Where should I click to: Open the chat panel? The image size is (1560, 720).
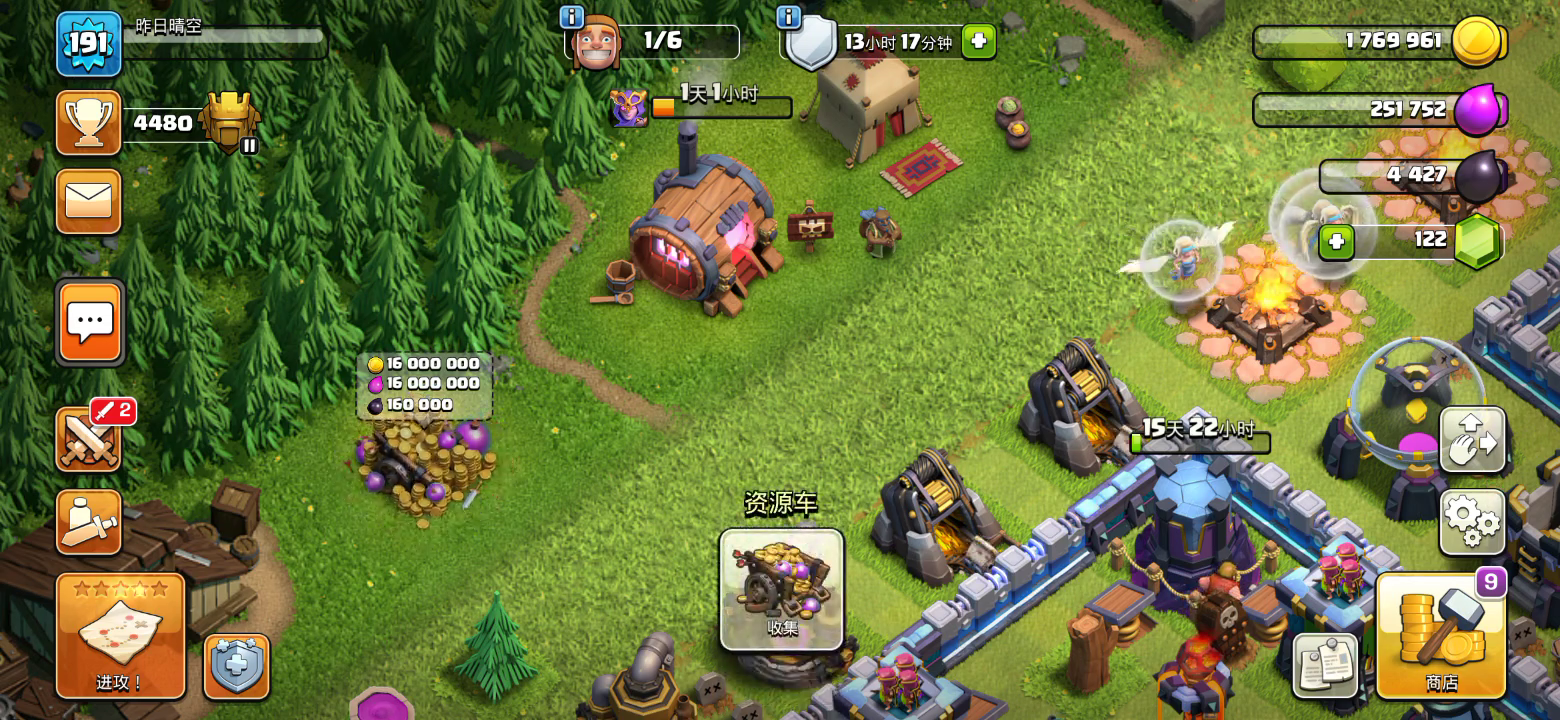[90, 322]
